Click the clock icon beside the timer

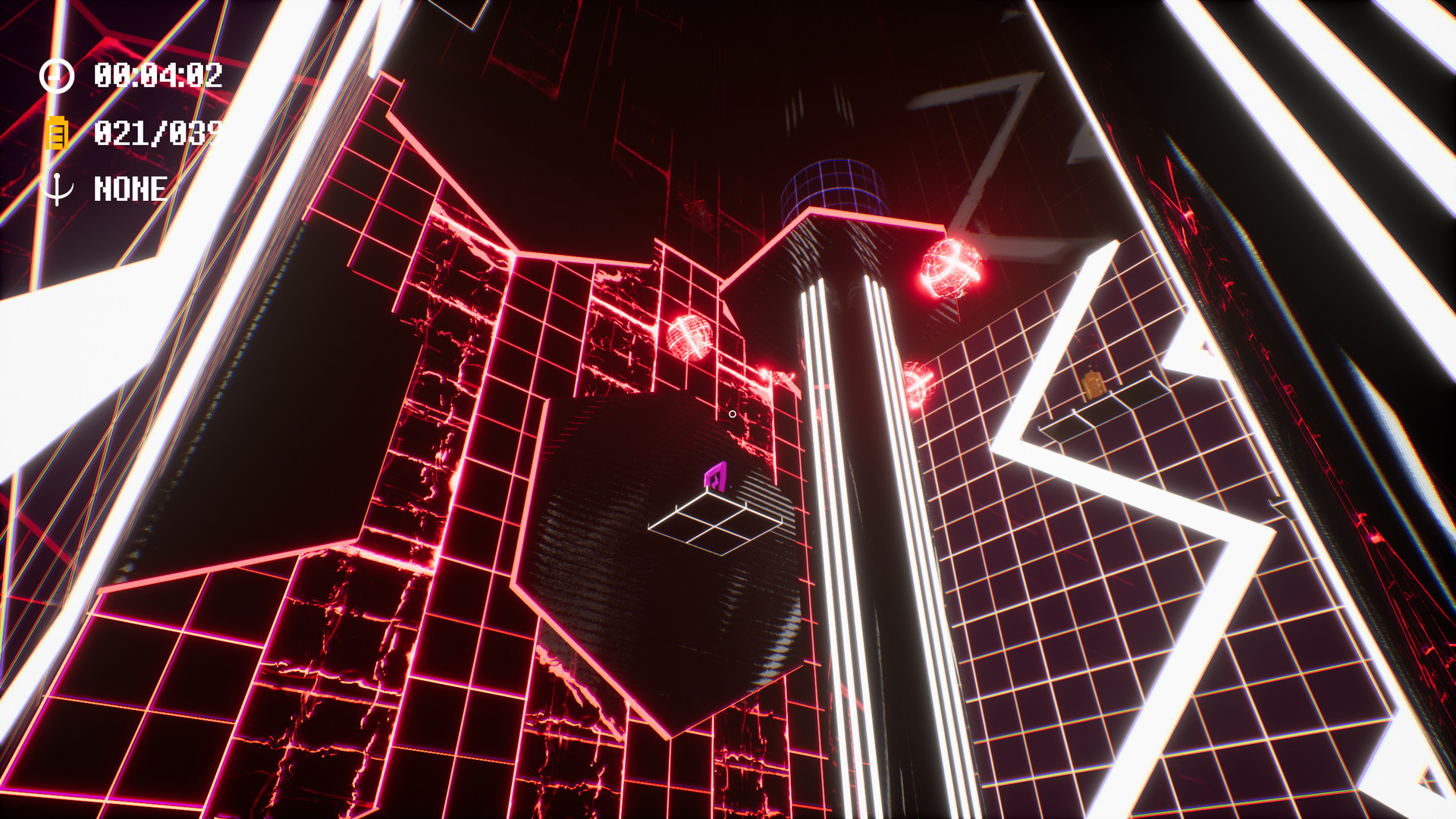click(x=58, y=75)
